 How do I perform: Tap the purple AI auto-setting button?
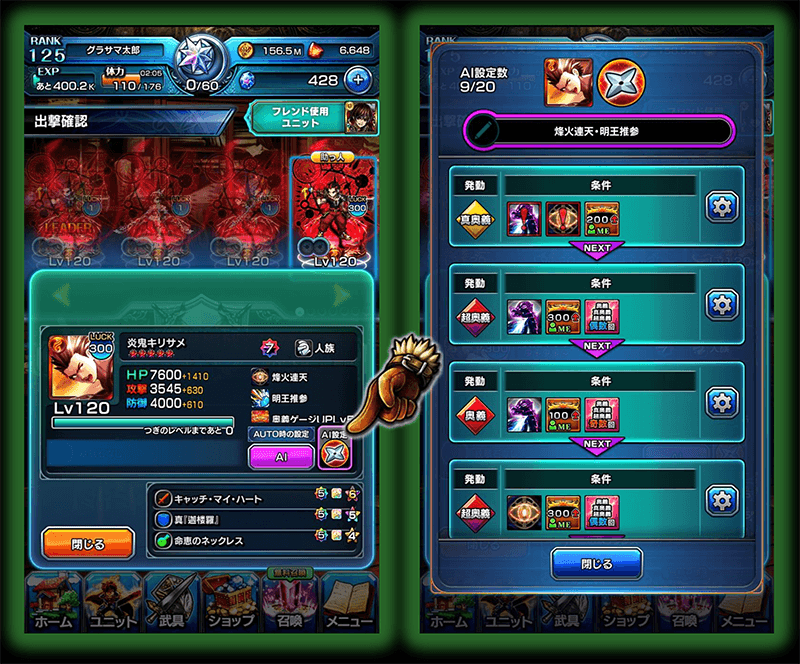[x=280, y=456]
